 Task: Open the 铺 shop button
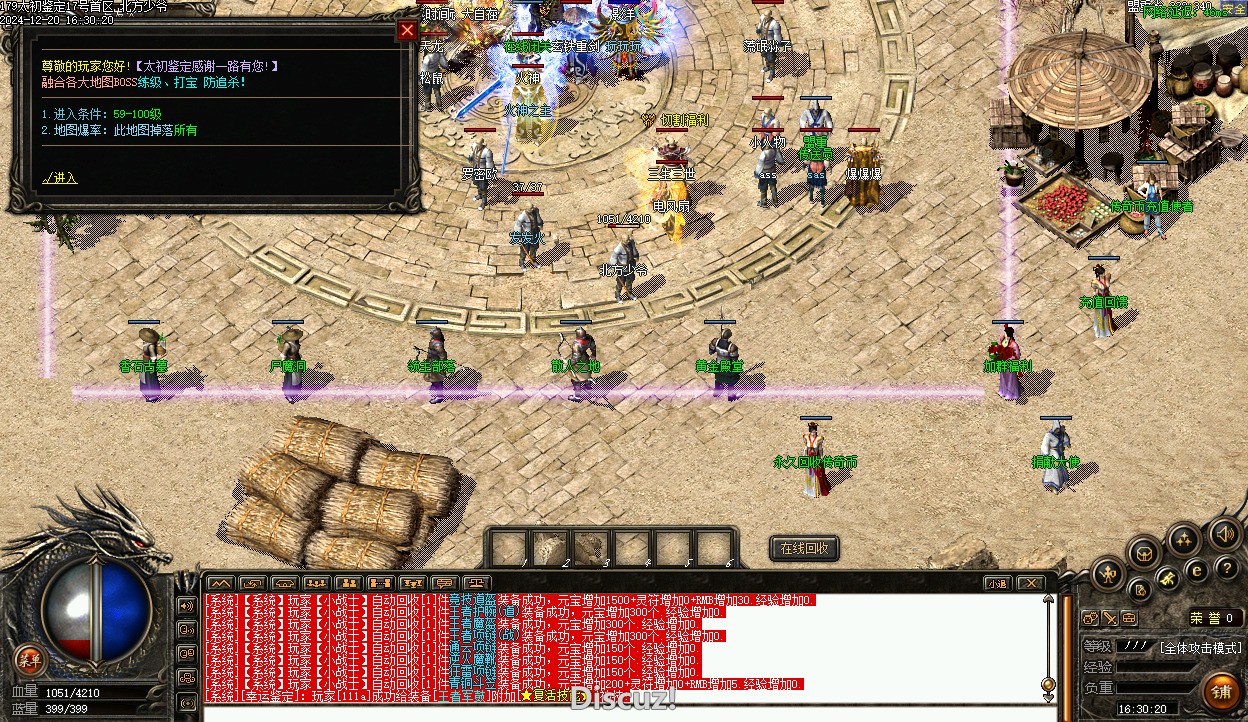pos(1221,690)
